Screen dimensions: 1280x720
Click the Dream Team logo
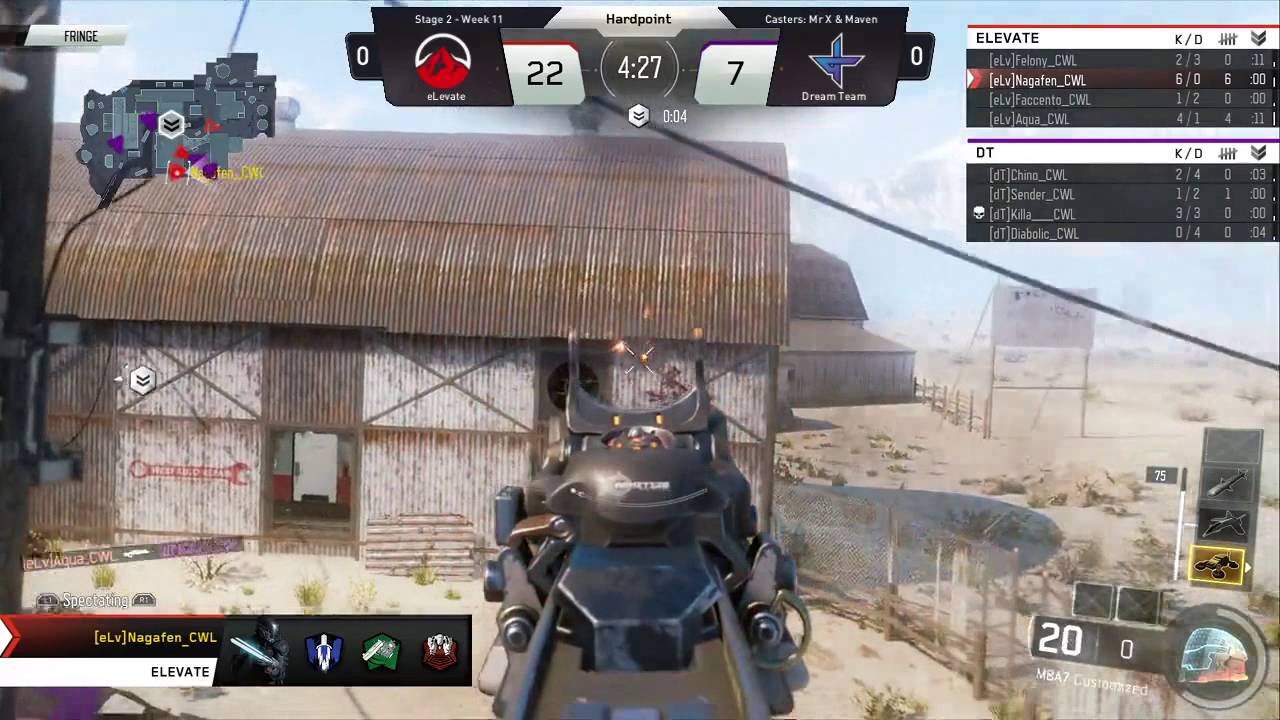pyautogui.click(x=833, y=63)
